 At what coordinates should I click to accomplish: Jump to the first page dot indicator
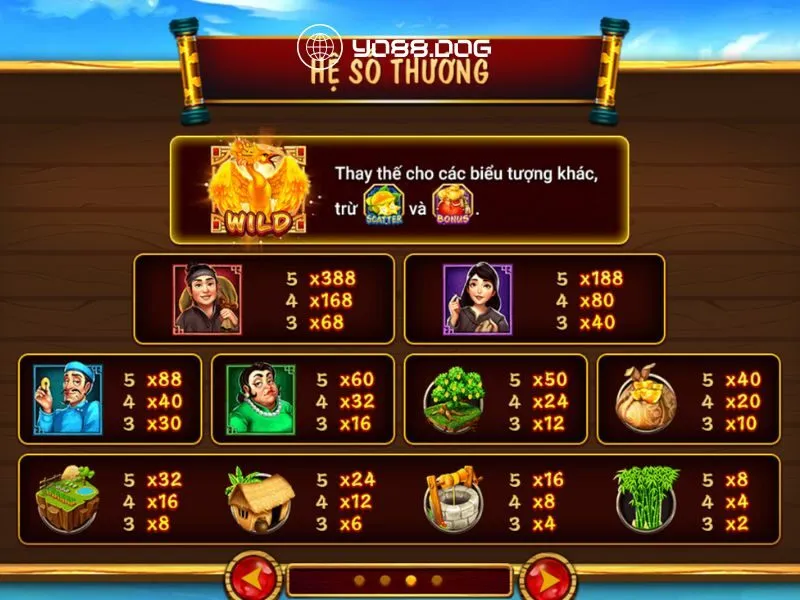[360, 580]
